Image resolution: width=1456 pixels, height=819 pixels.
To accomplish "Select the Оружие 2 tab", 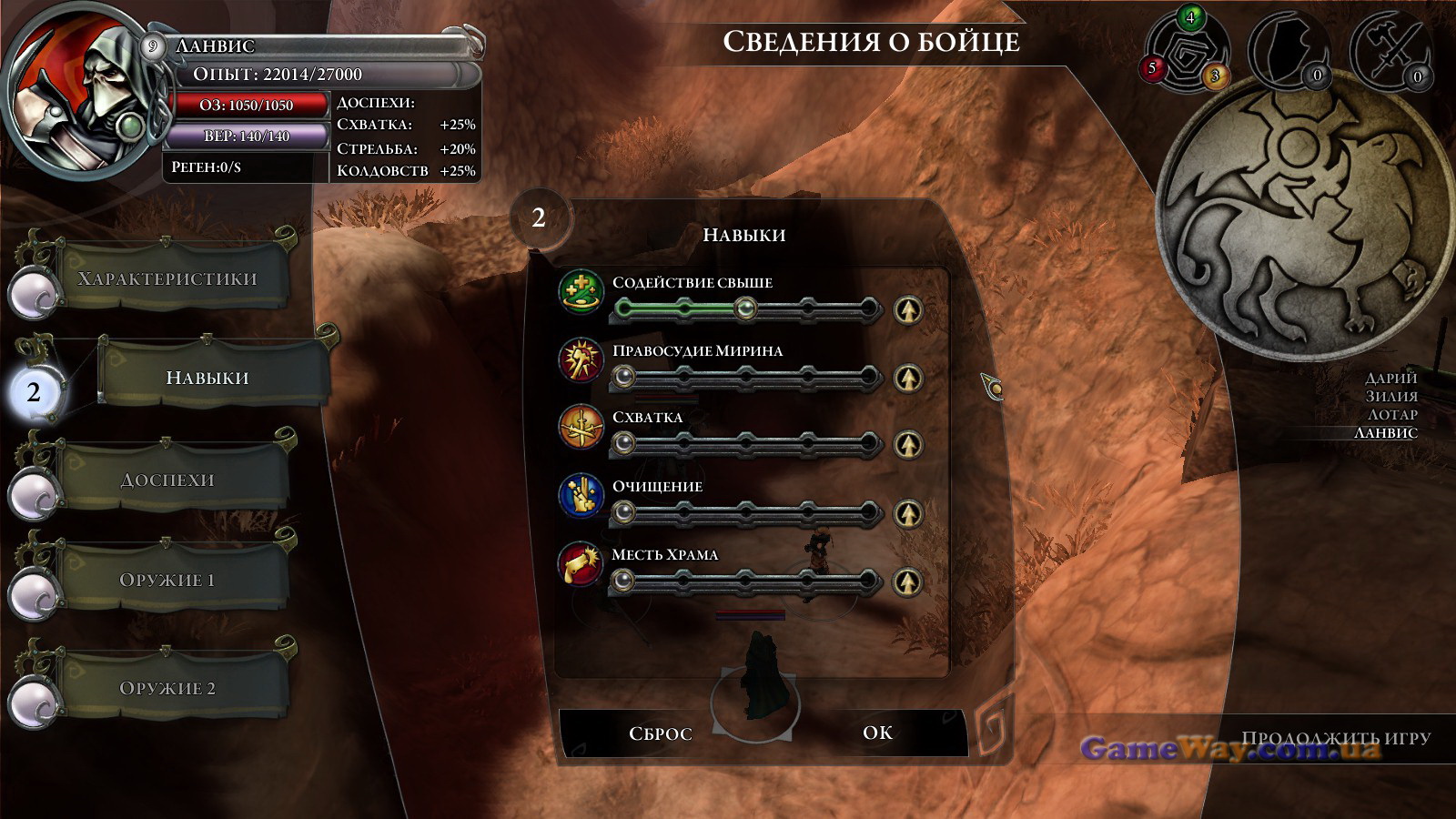I will click(x=167, y=688).
